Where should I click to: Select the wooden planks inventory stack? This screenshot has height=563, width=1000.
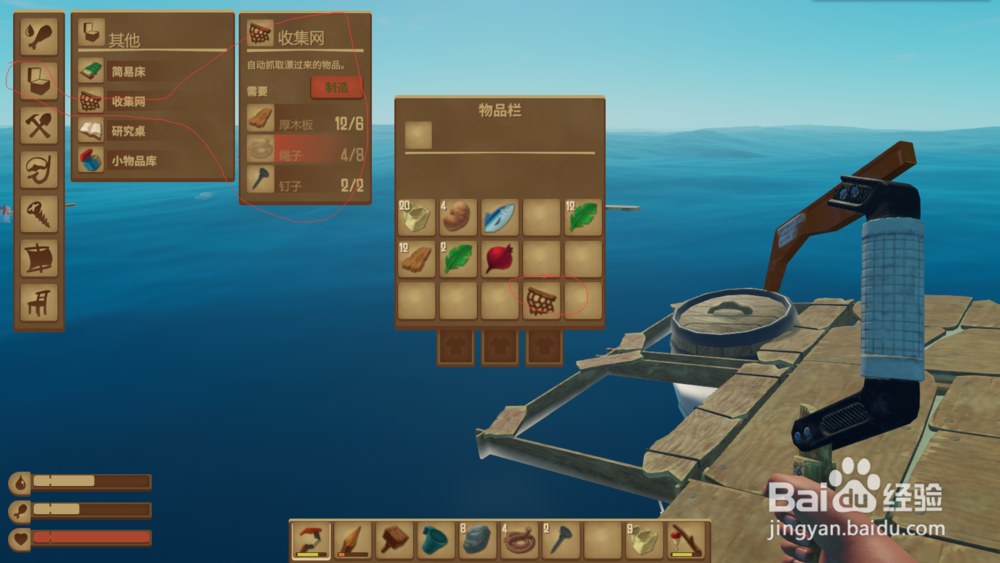point(416,259)
